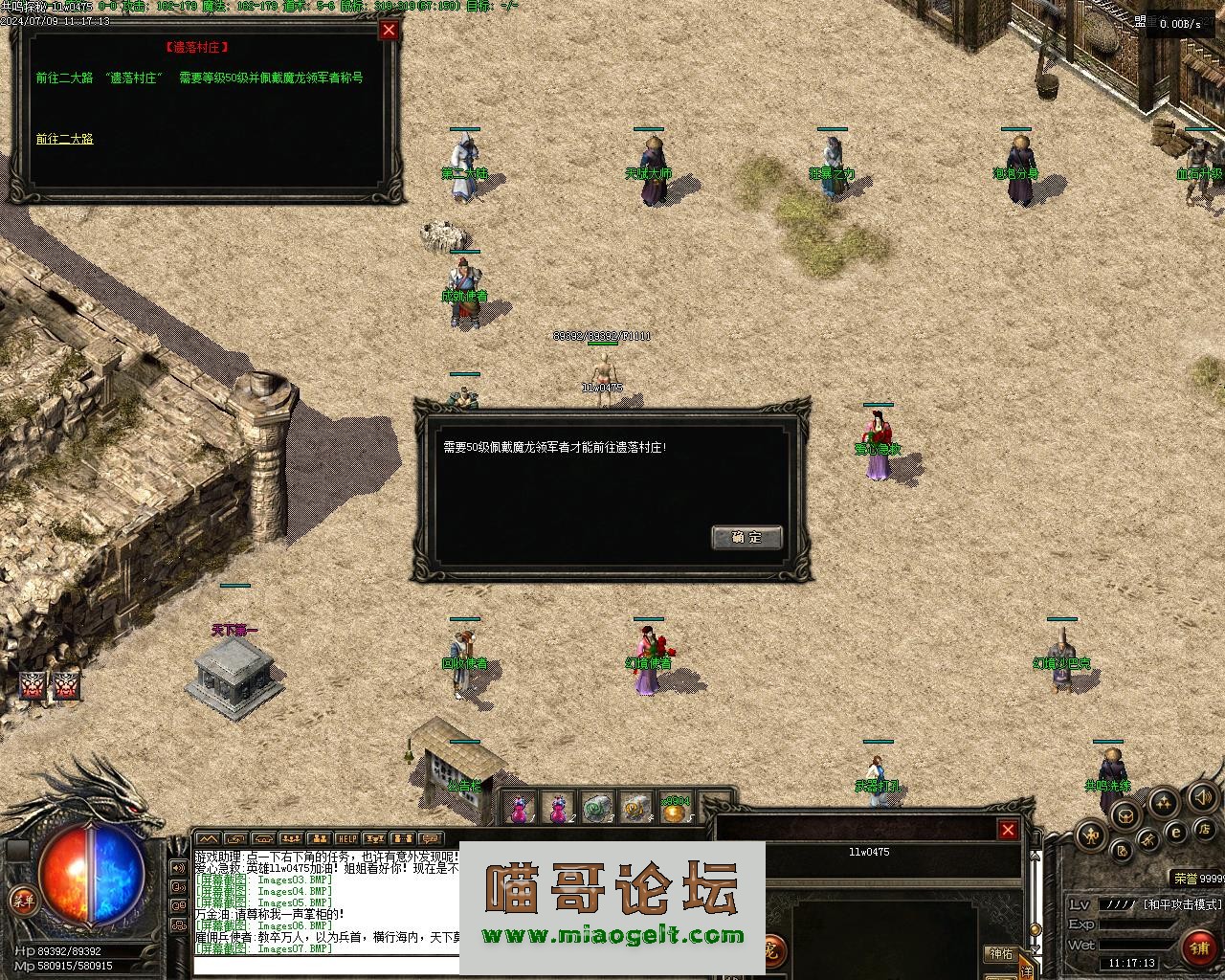Toggle the speaker sound button
Screen dimensions: 1225x980
(x=1201, y=795)
